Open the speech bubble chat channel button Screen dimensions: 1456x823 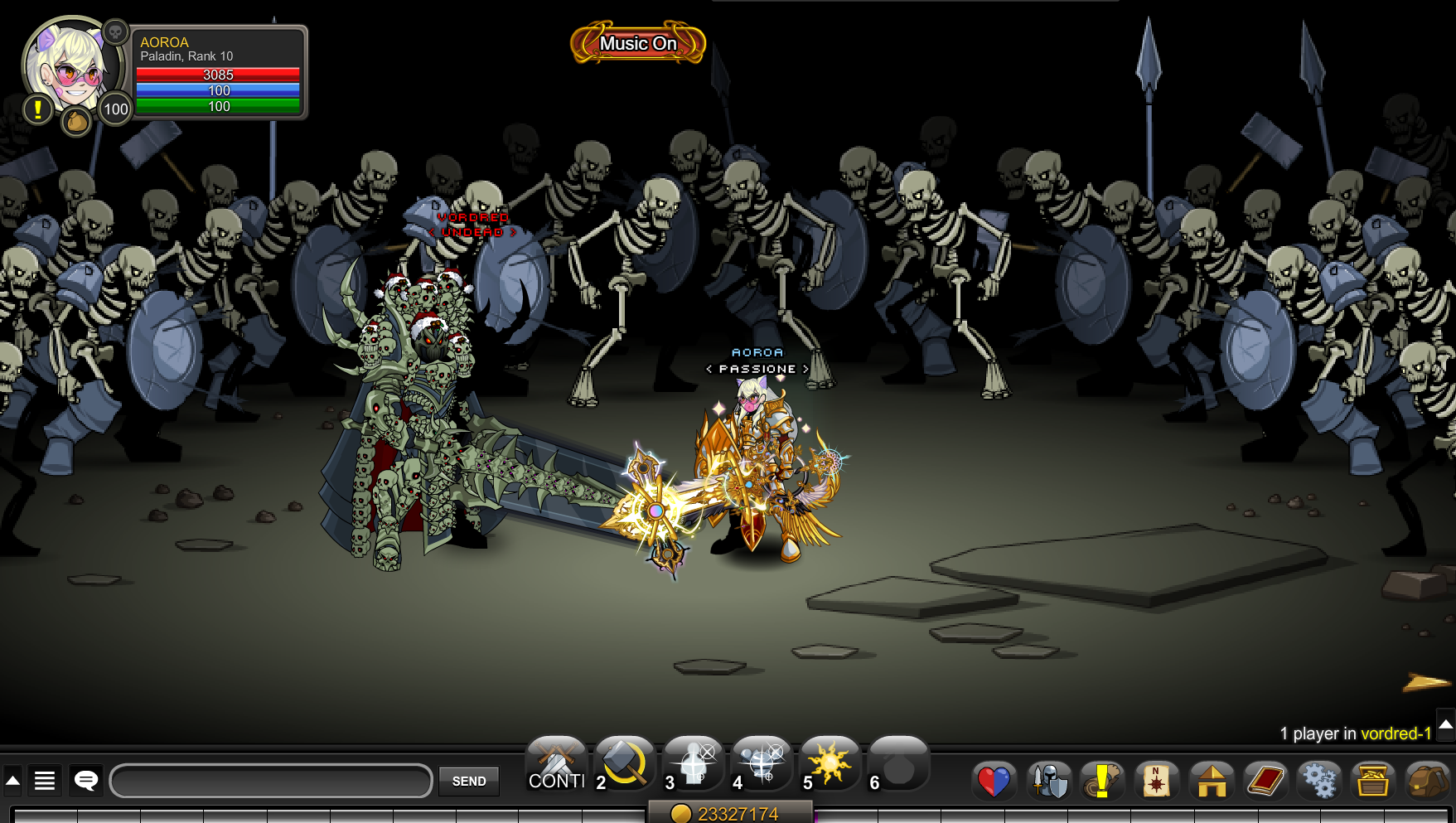click(86, 780)
